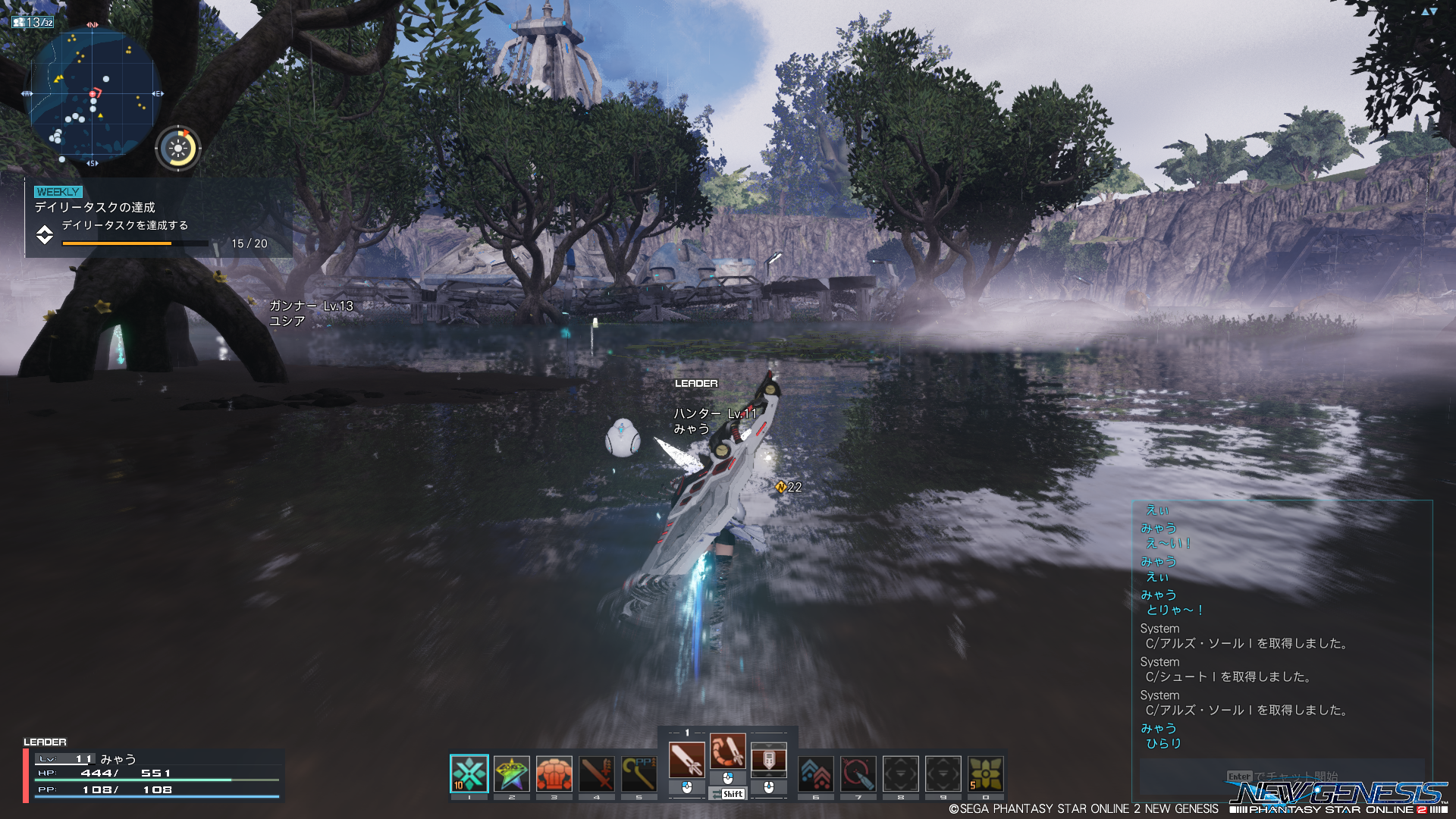Select the red sword boost skill icon

click(x=597, y=773)
